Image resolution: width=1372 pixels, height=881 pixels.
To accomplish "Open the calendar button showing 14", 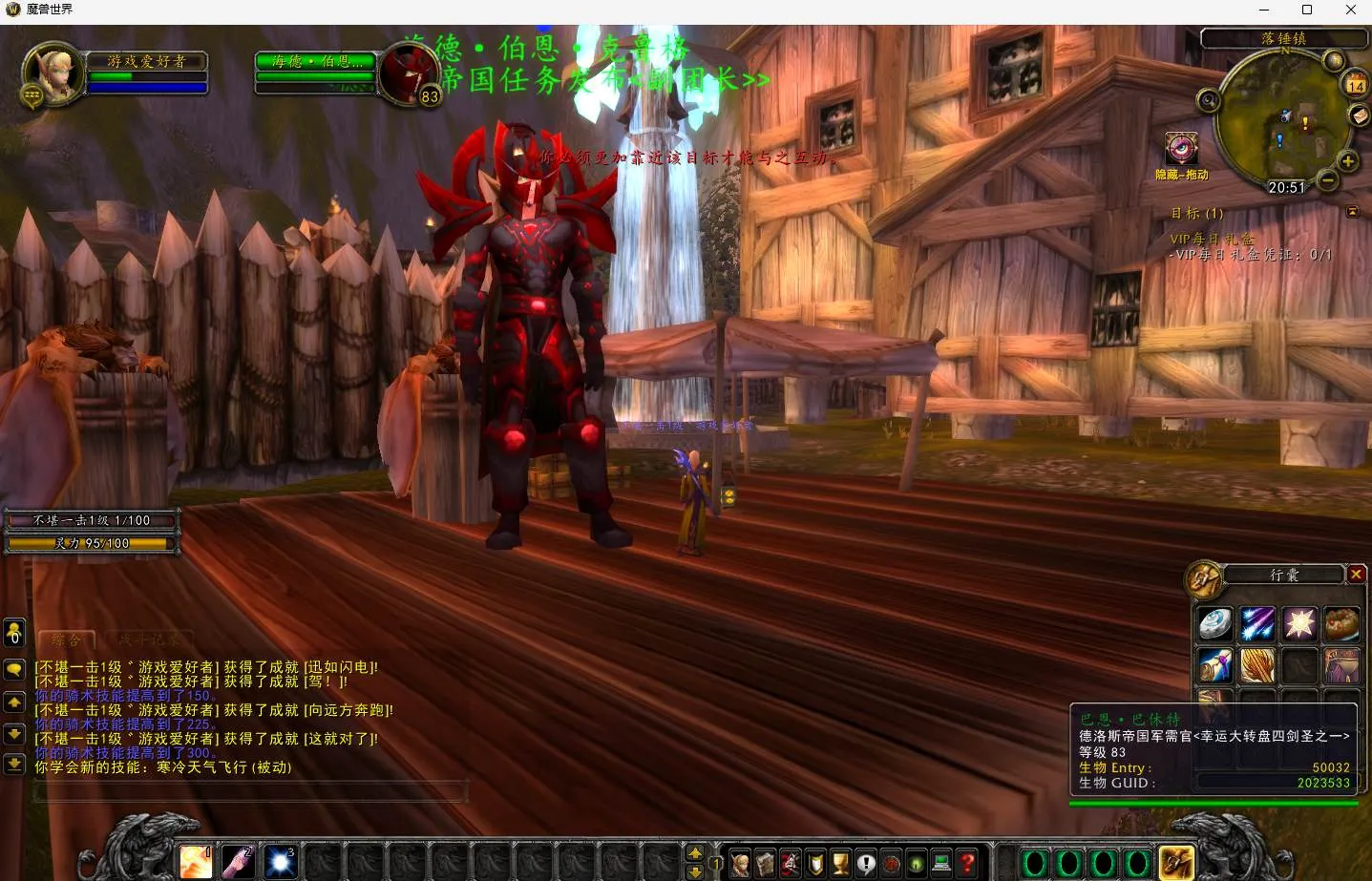I will pos(1356,85).
